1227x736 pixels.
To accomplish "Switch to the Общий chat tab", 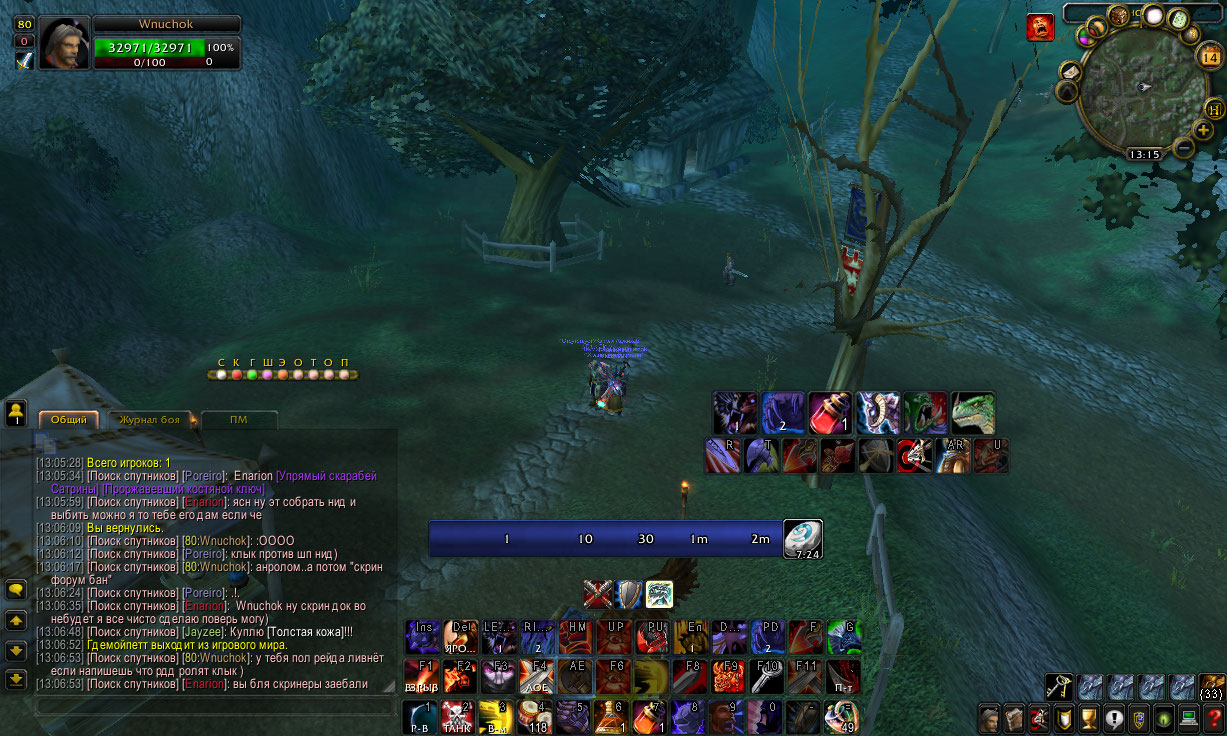I will (68, 420).
